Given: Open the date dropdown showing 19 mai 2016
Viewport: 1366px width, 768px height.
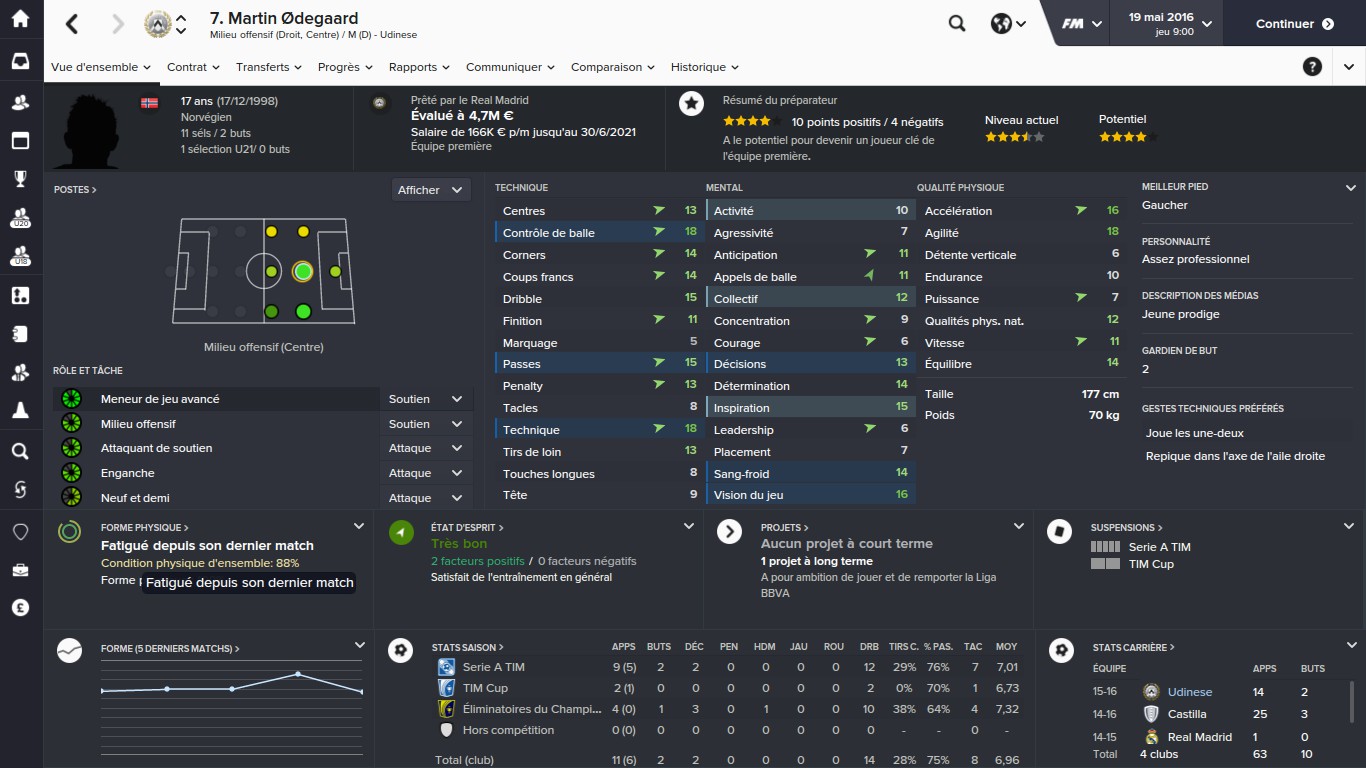Looking at the screenshot, I should (x=1169, y=24).
